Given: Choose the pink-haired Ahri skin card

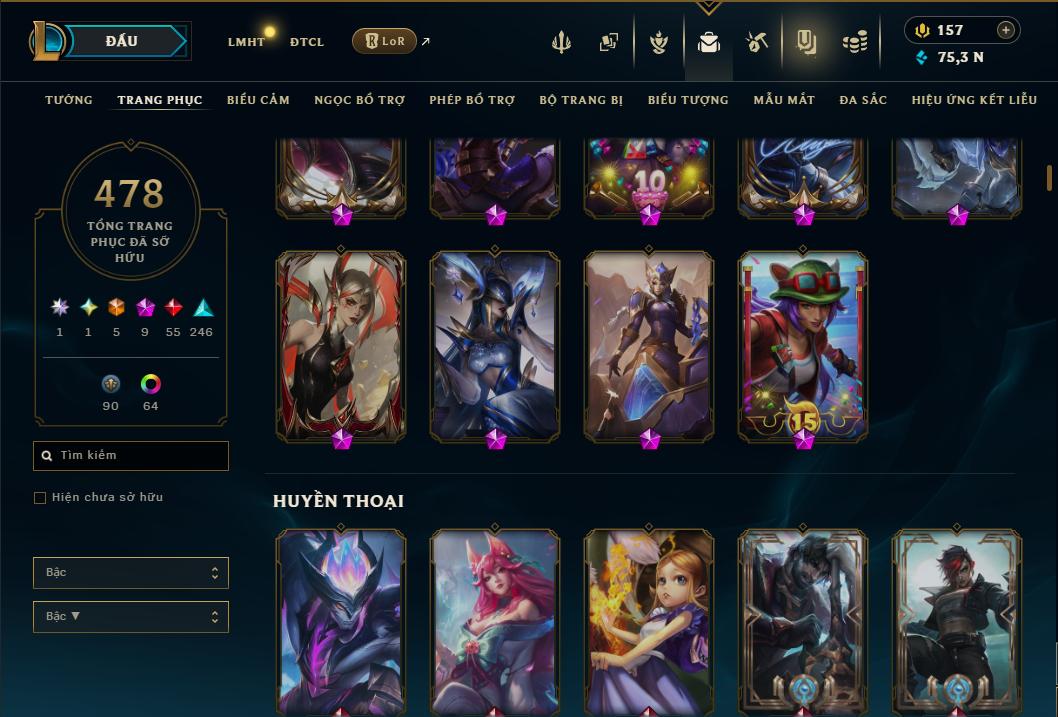Looking at the screenshot, I should click(495, 620).
